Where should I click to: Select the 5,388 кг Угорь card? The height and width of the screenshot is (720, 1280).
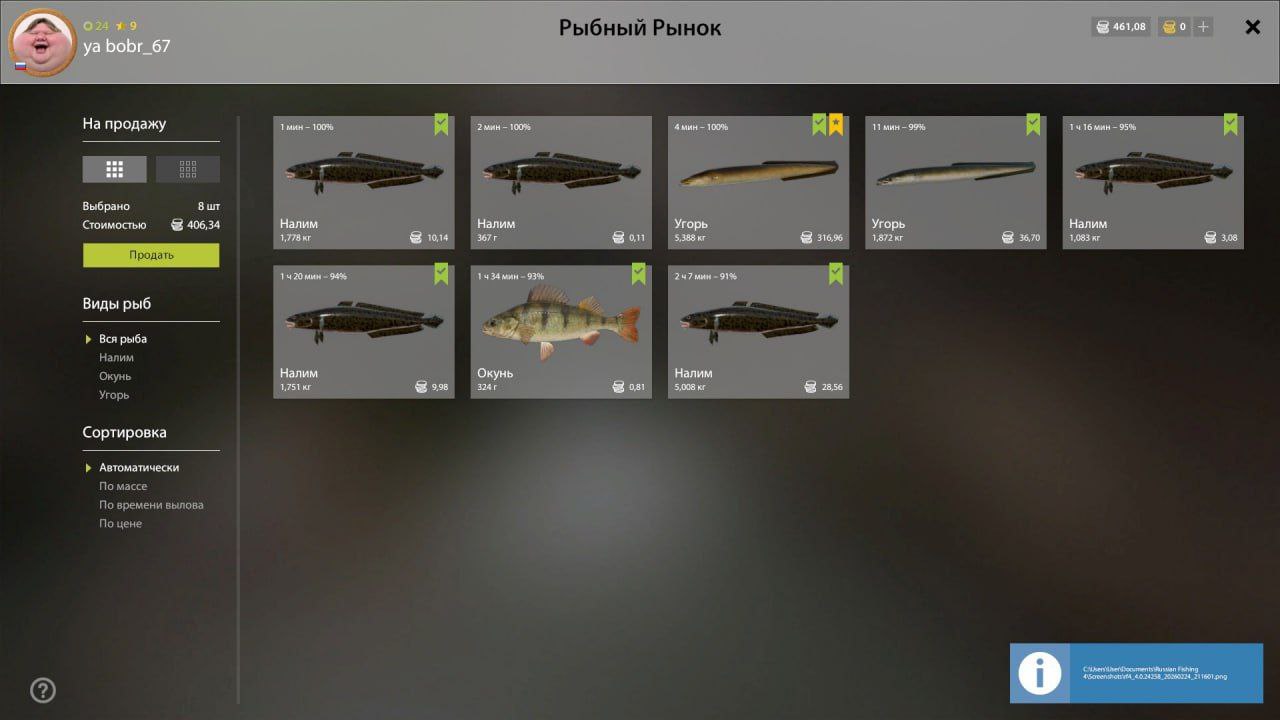point(758,182)
